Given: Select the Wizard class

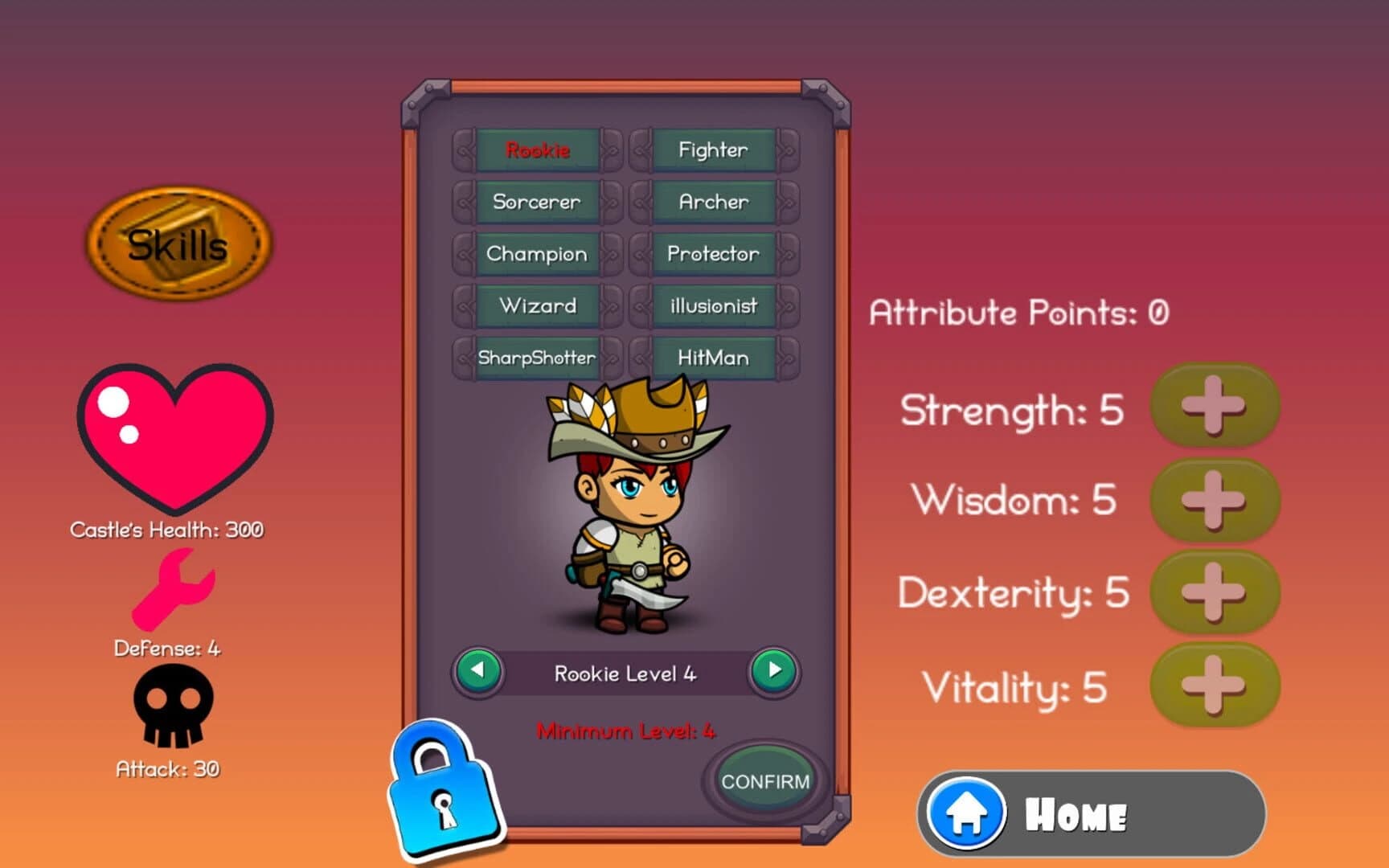Looking at the screenshot, I should click(x=537, y=306).
